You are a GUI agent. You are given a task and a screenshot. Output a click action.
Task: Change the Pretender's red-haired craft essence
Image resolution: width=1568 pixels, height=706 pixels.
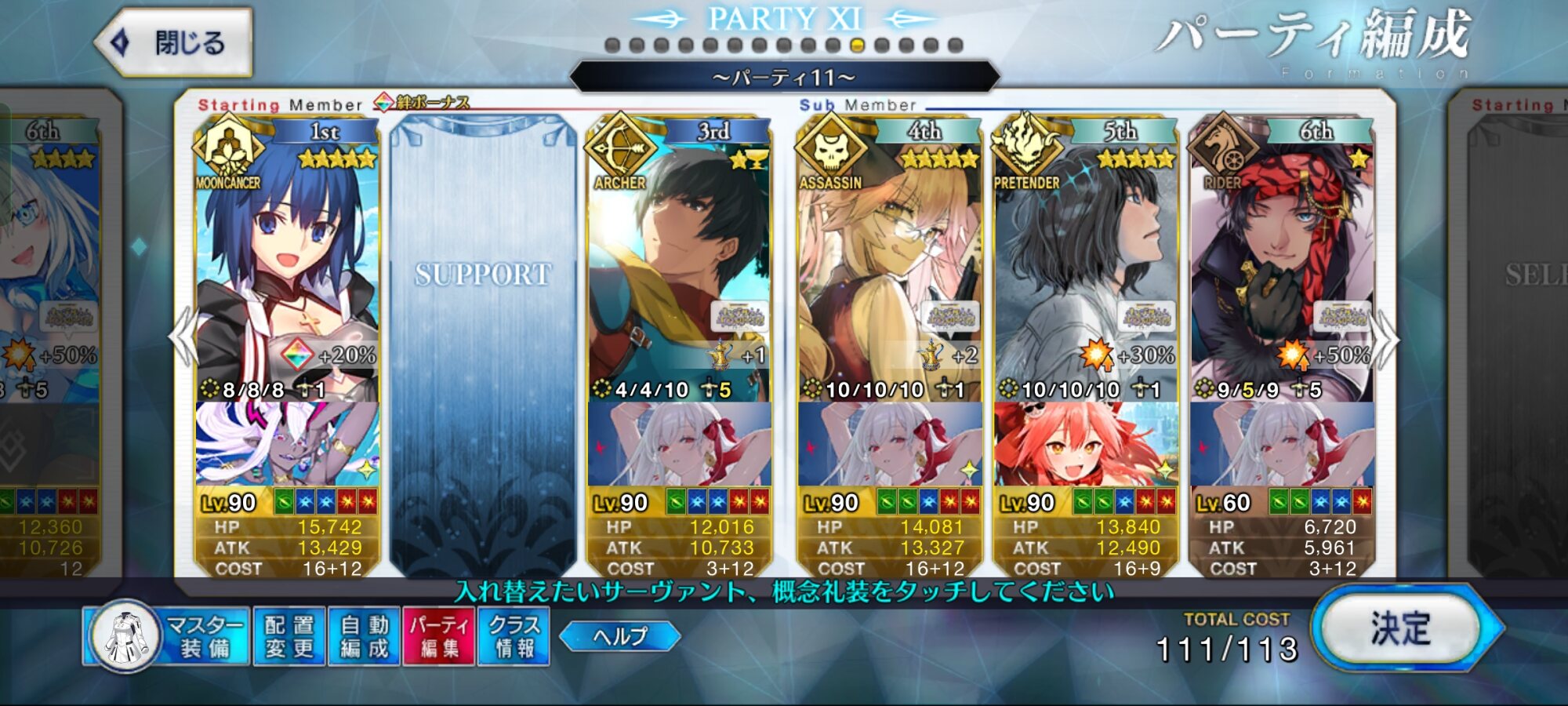1085,444
